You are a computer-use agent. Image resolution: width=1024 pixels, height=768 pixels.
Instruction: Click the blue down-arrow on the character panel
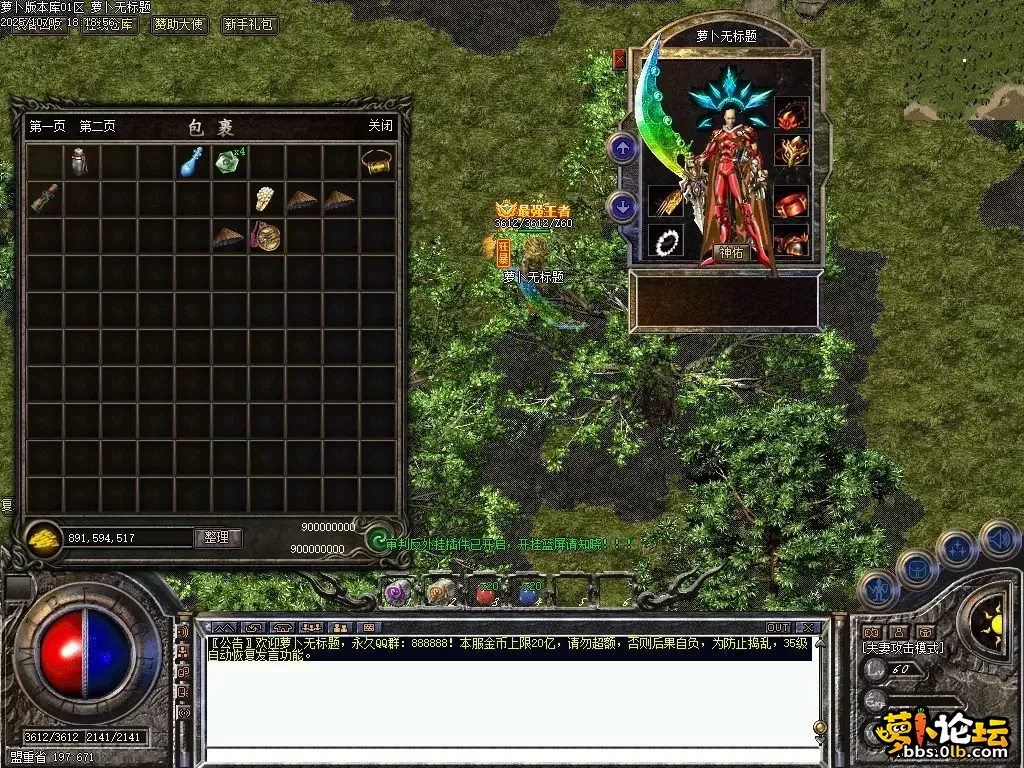click(623, 208)
